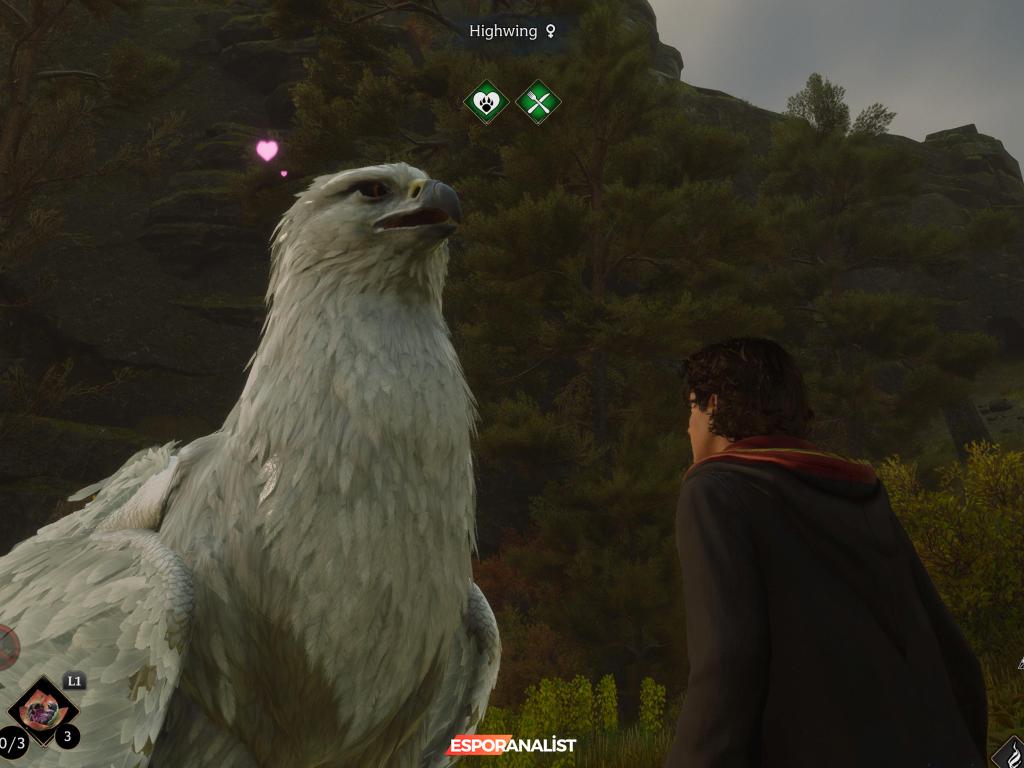Click the Highwing beast name label
The image size is (1024, 768).
tap(512, 31)
